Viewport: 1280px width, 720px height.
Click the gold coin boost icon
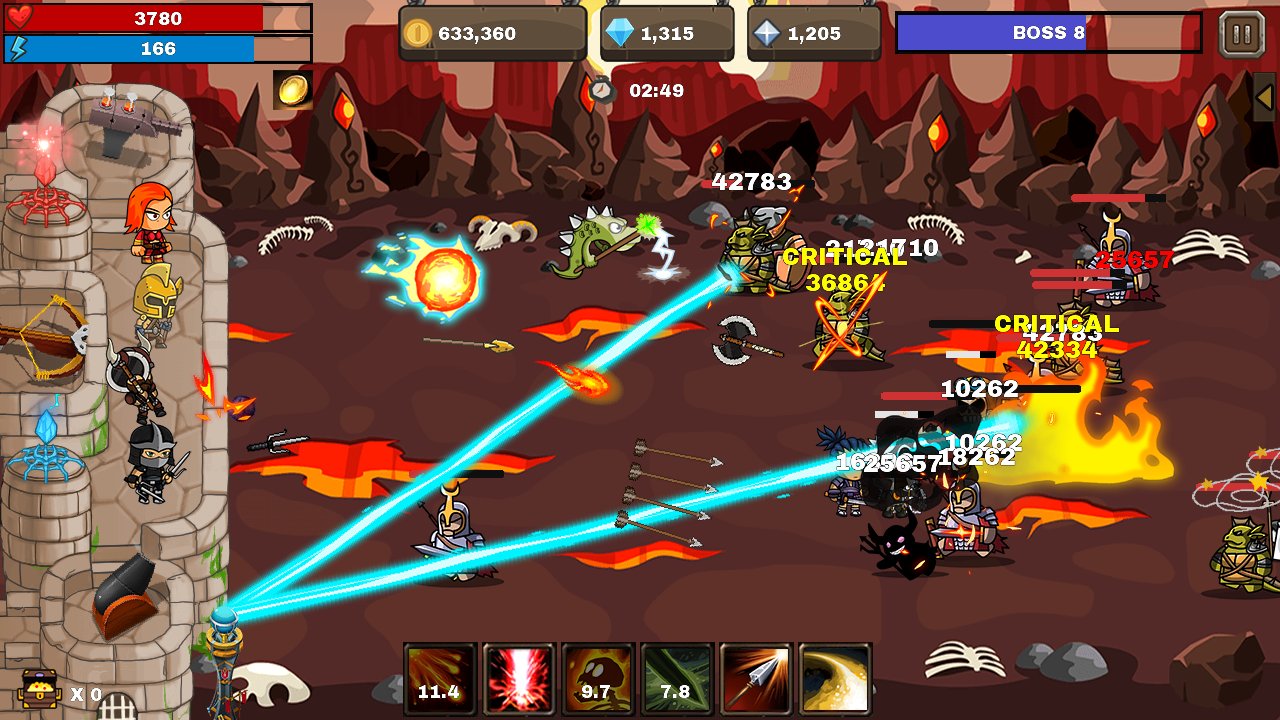click(x=293, y=90)
